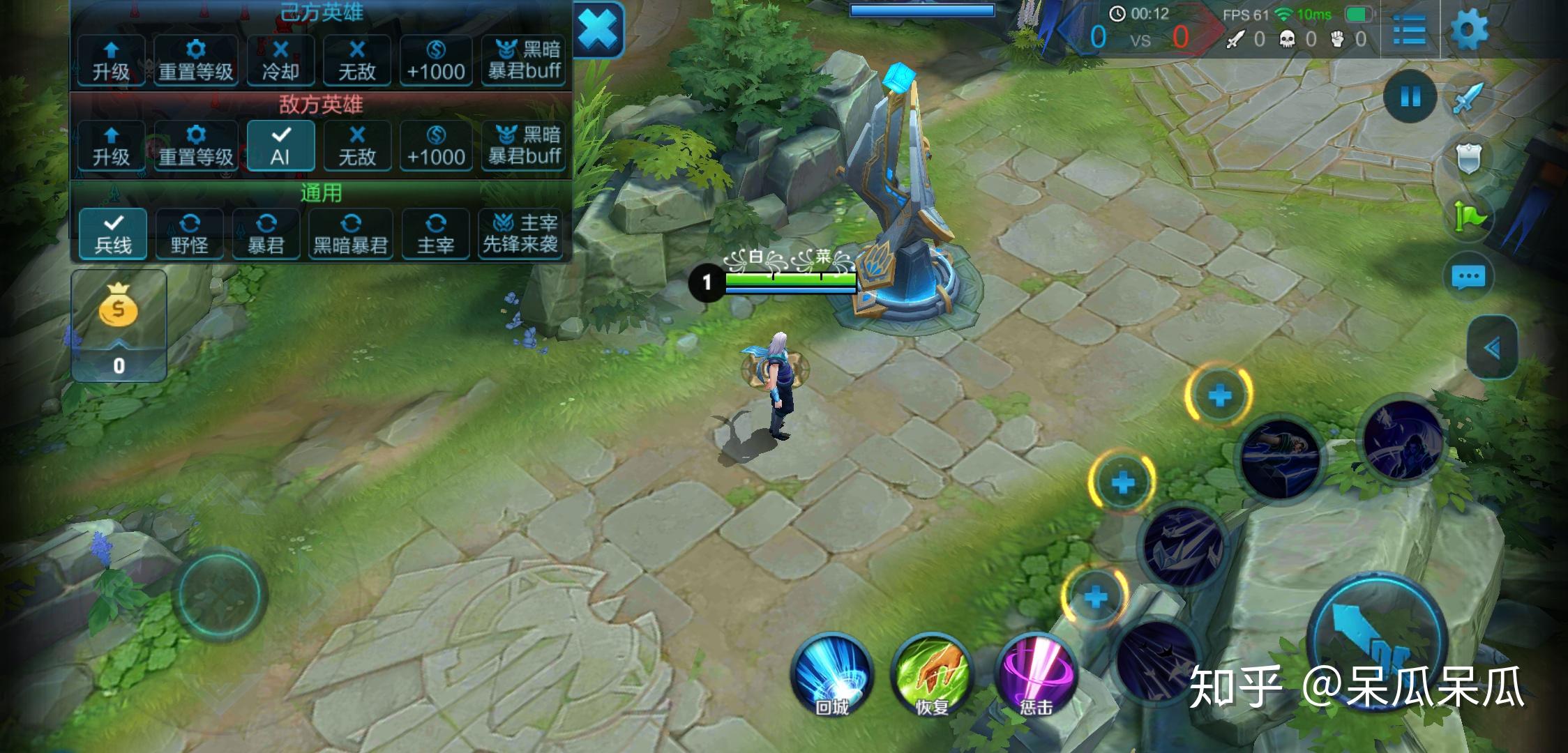Viewport: 1568px width, 753px height.
Task: Activate the 惩击 smite spell
Action: click(x=1036, y=674)
